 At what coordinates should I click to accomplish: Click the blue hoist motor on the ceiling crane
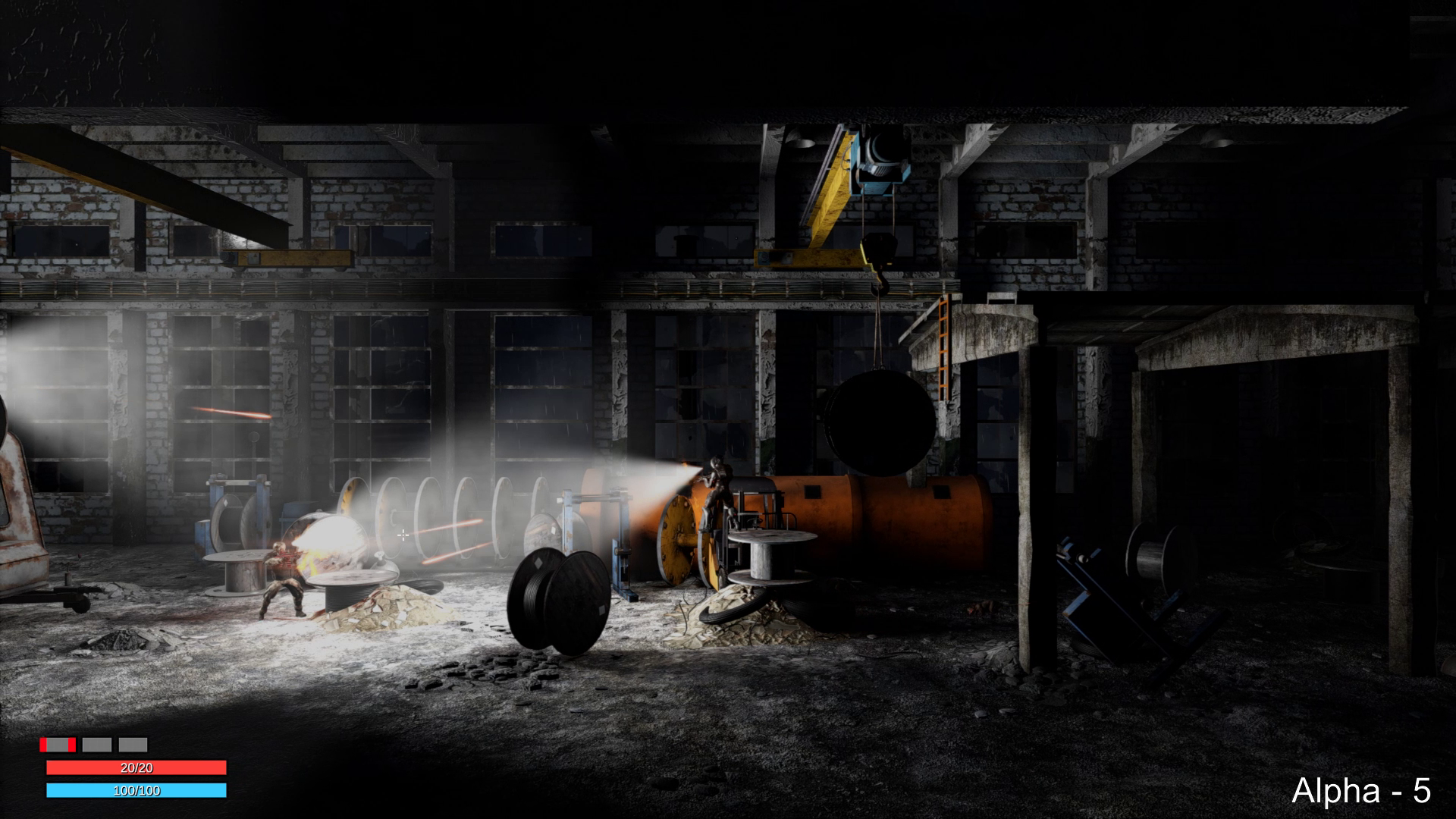pyautogui.click(x=880, y=159)
